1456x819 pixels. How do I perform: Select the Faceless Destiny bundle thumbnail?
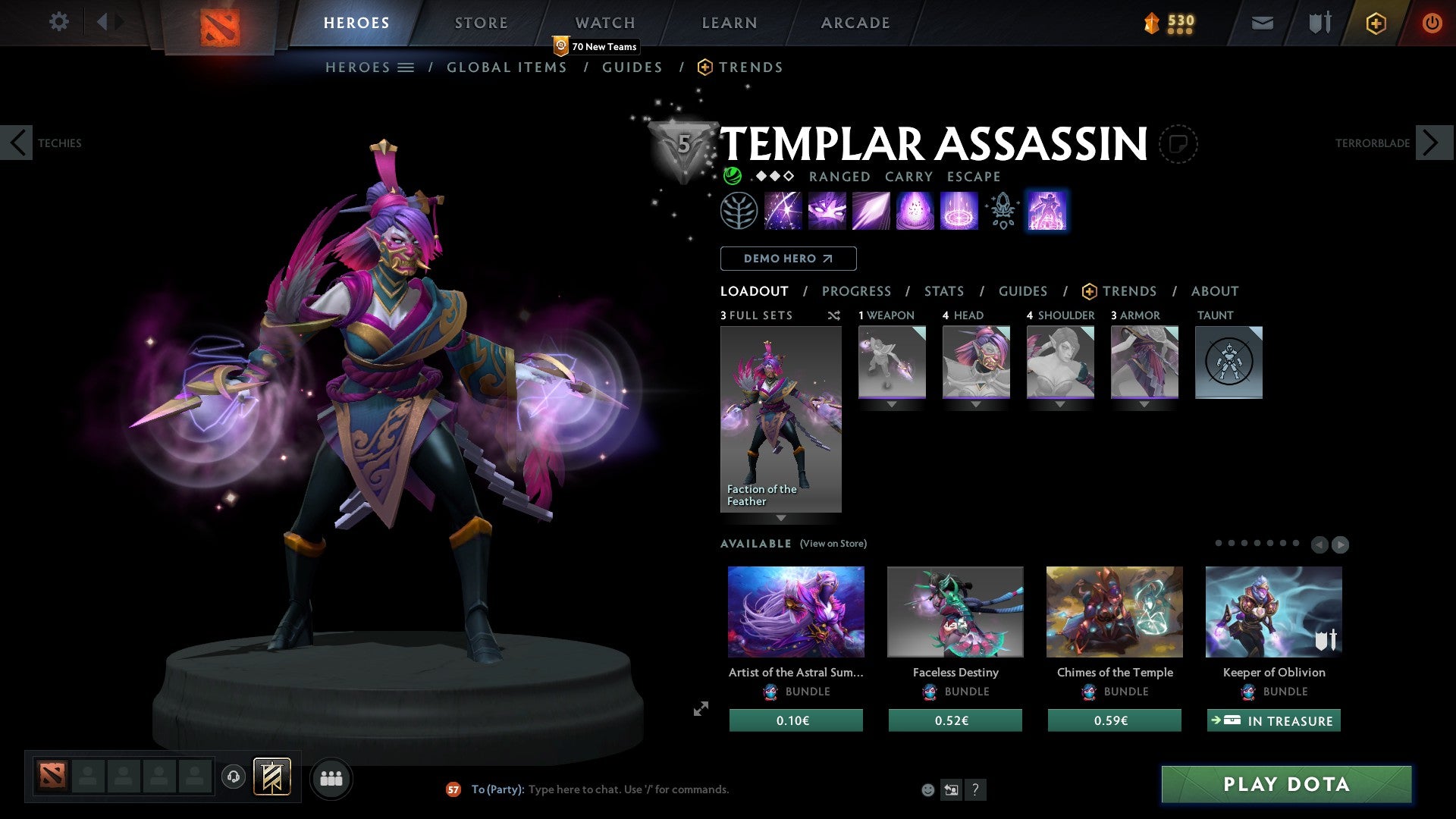coord(955,611)
